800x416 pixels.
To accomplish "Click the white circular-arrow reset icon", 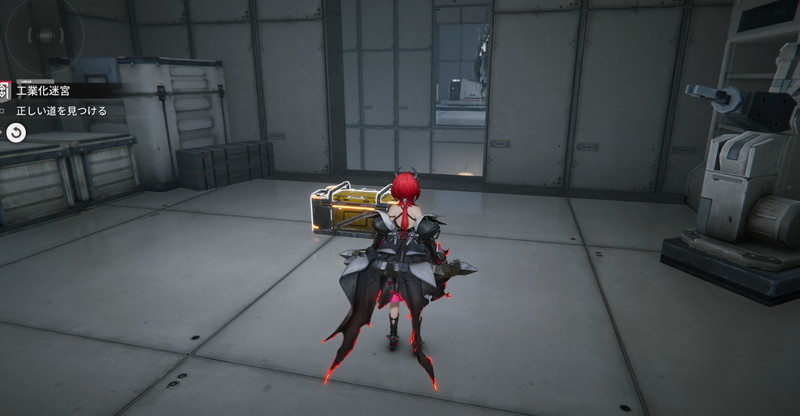I will [x=16, y=133].
